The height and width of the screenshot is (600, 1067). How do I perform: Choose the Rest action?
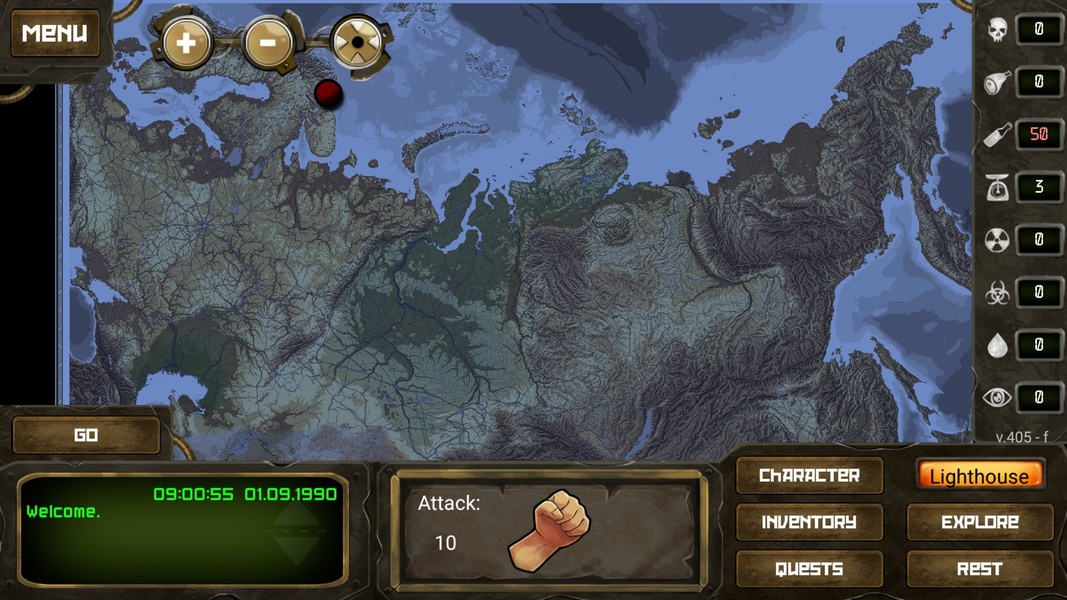(x=979, y=569)
